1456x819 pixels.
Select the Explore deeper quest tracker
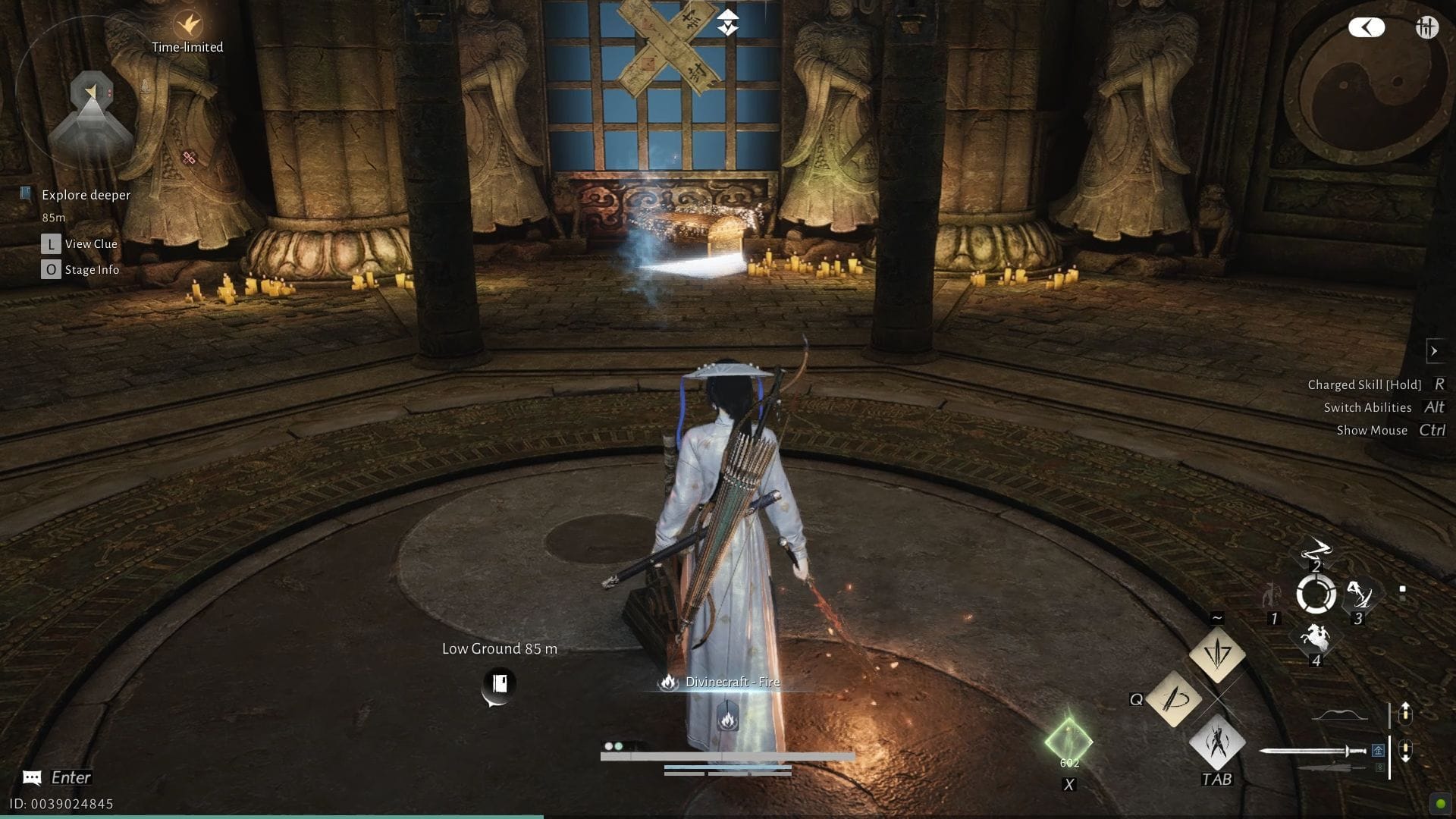coord(86,195)
